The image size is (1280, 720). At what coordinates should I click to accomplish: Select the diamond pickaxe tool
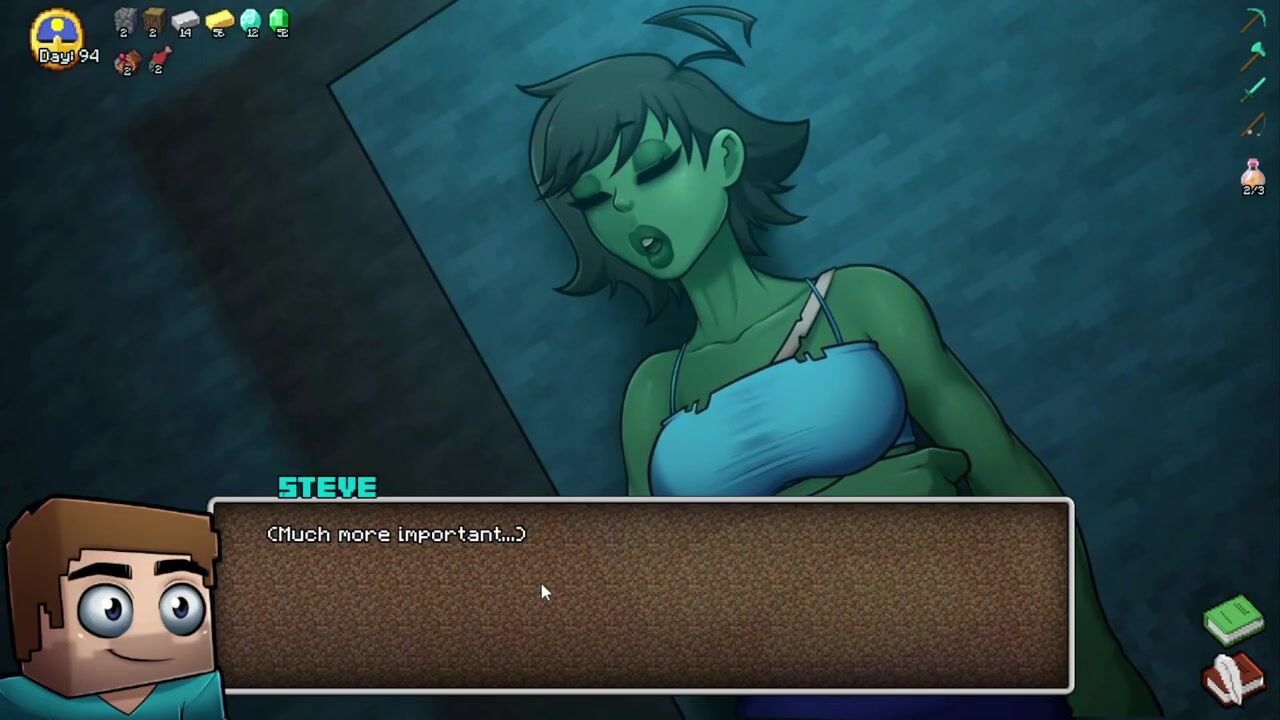(x=1254, y=19)
